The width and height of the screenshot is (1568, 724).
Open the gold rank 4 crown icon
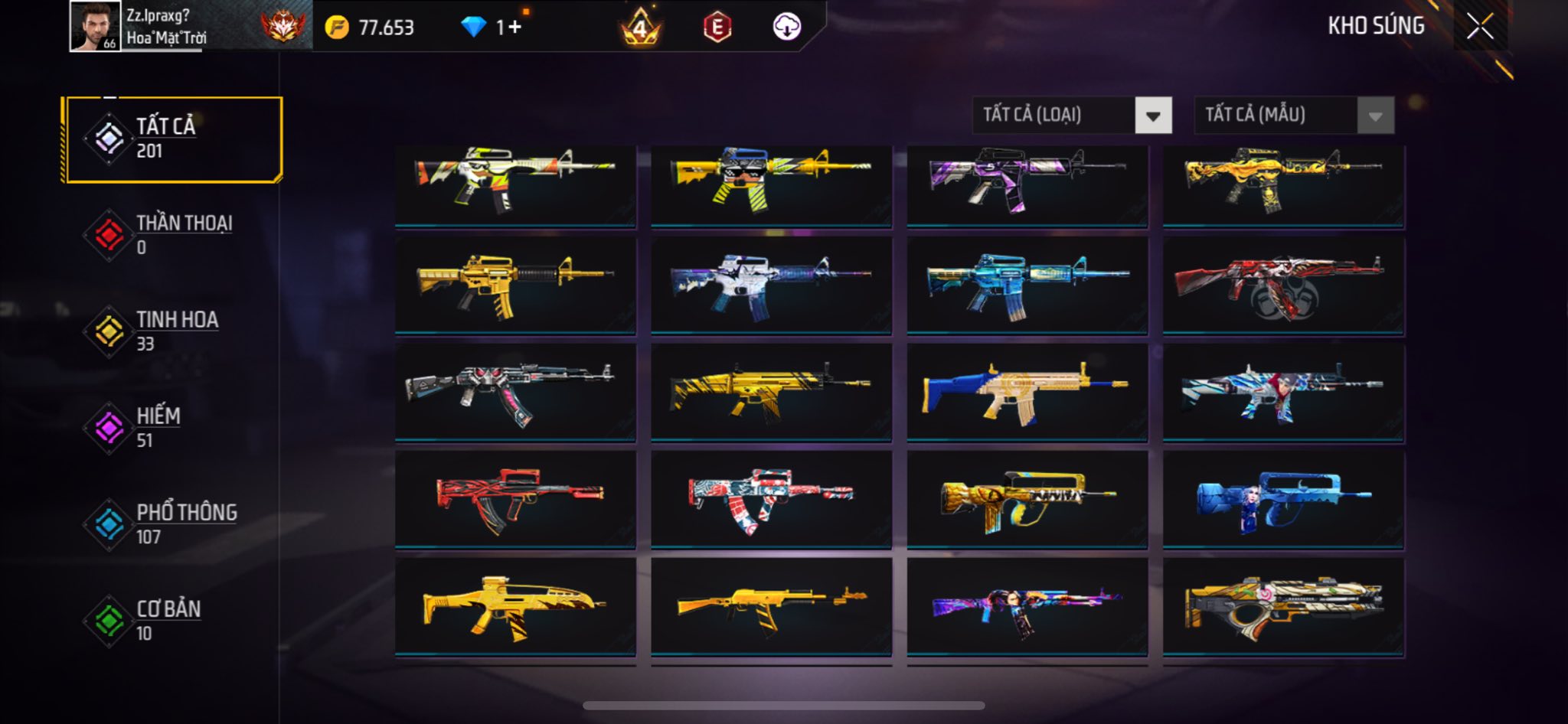(640, 28)
